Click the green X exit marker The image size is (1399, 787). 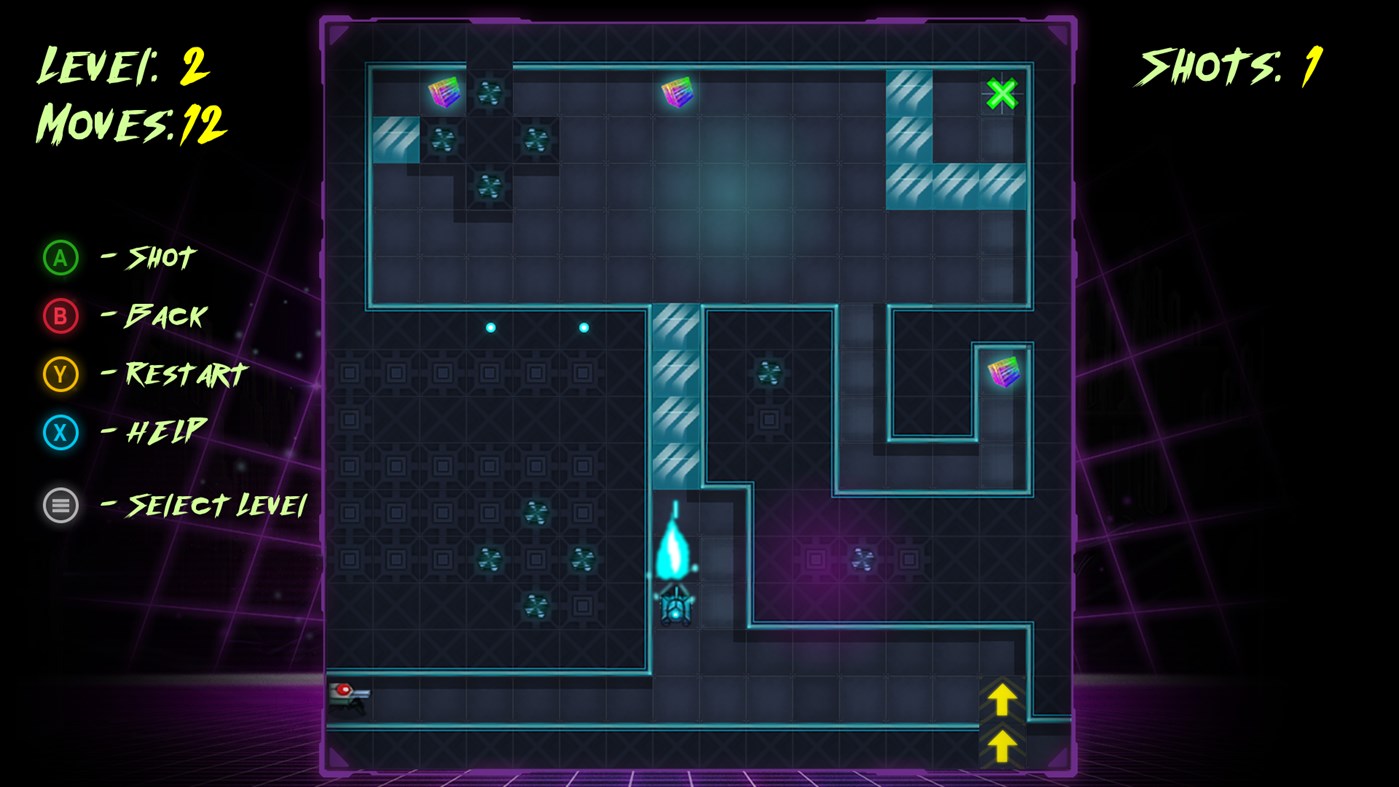[x=1001, y=92]
